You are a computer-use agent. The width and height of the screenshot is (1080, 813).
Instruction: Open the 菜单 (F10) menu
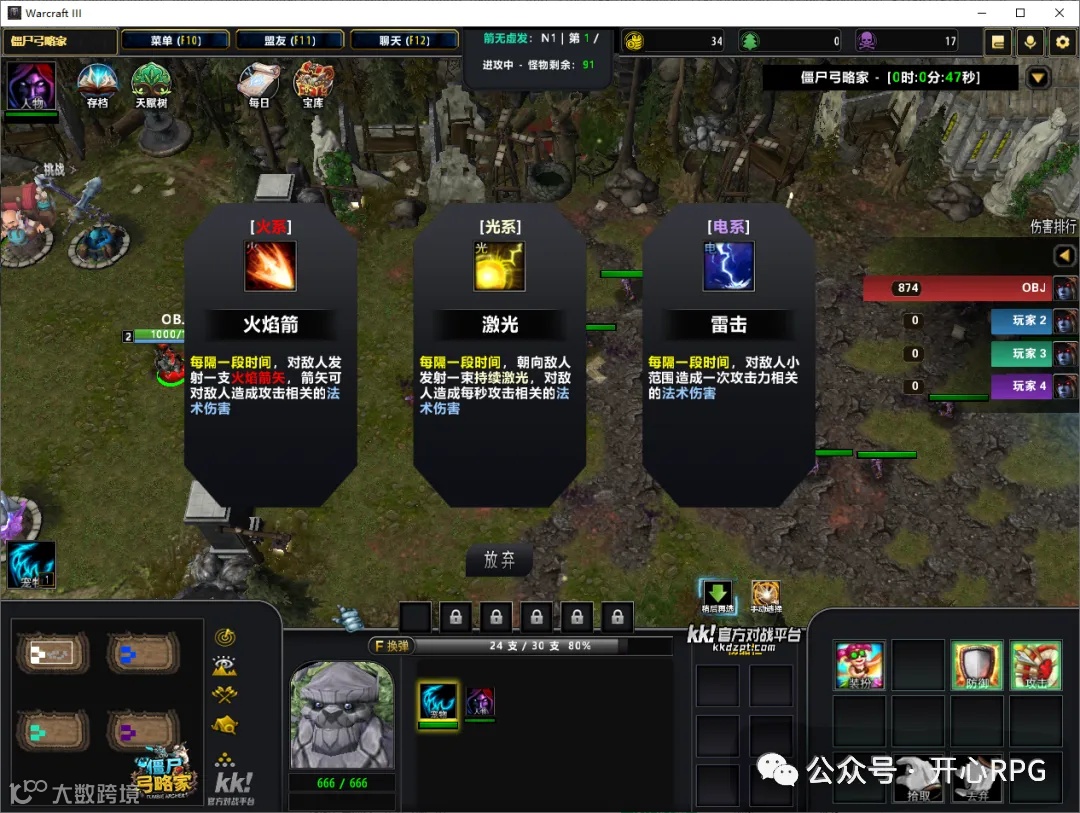(176, 41)
